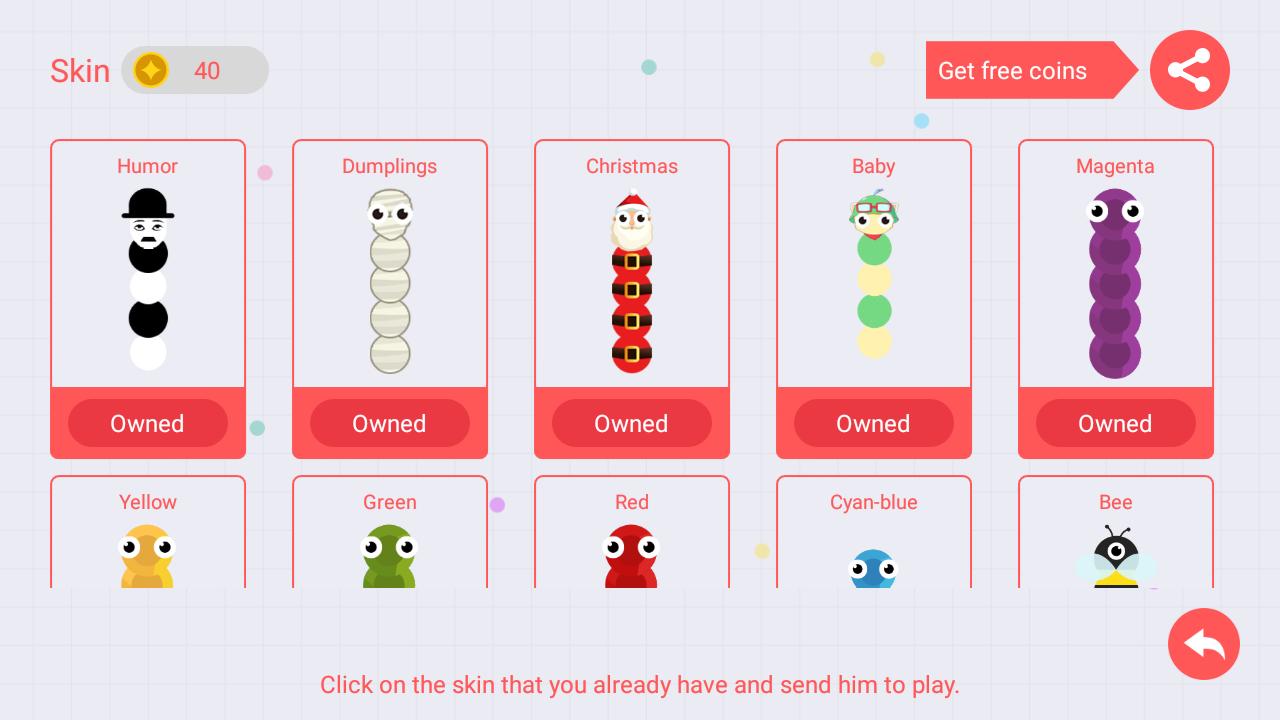Image resolution: width=1280 pixels, height=720 pixels.
Task: Click the Get free coins banner
Action: [1012, 71]
